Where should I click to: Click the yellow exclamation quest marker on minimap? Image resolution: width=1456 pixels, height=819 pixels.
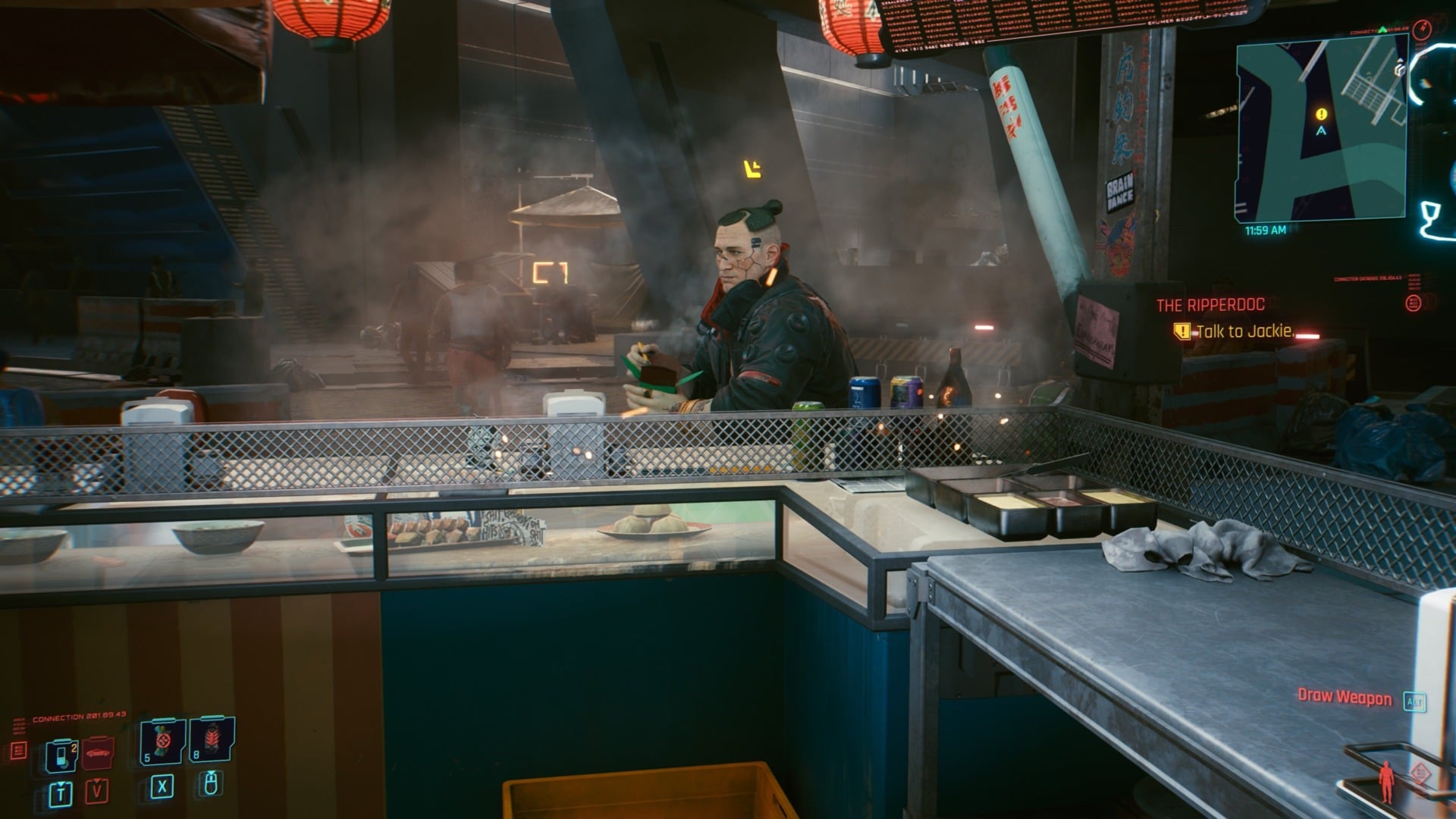tap(1319, 112)
